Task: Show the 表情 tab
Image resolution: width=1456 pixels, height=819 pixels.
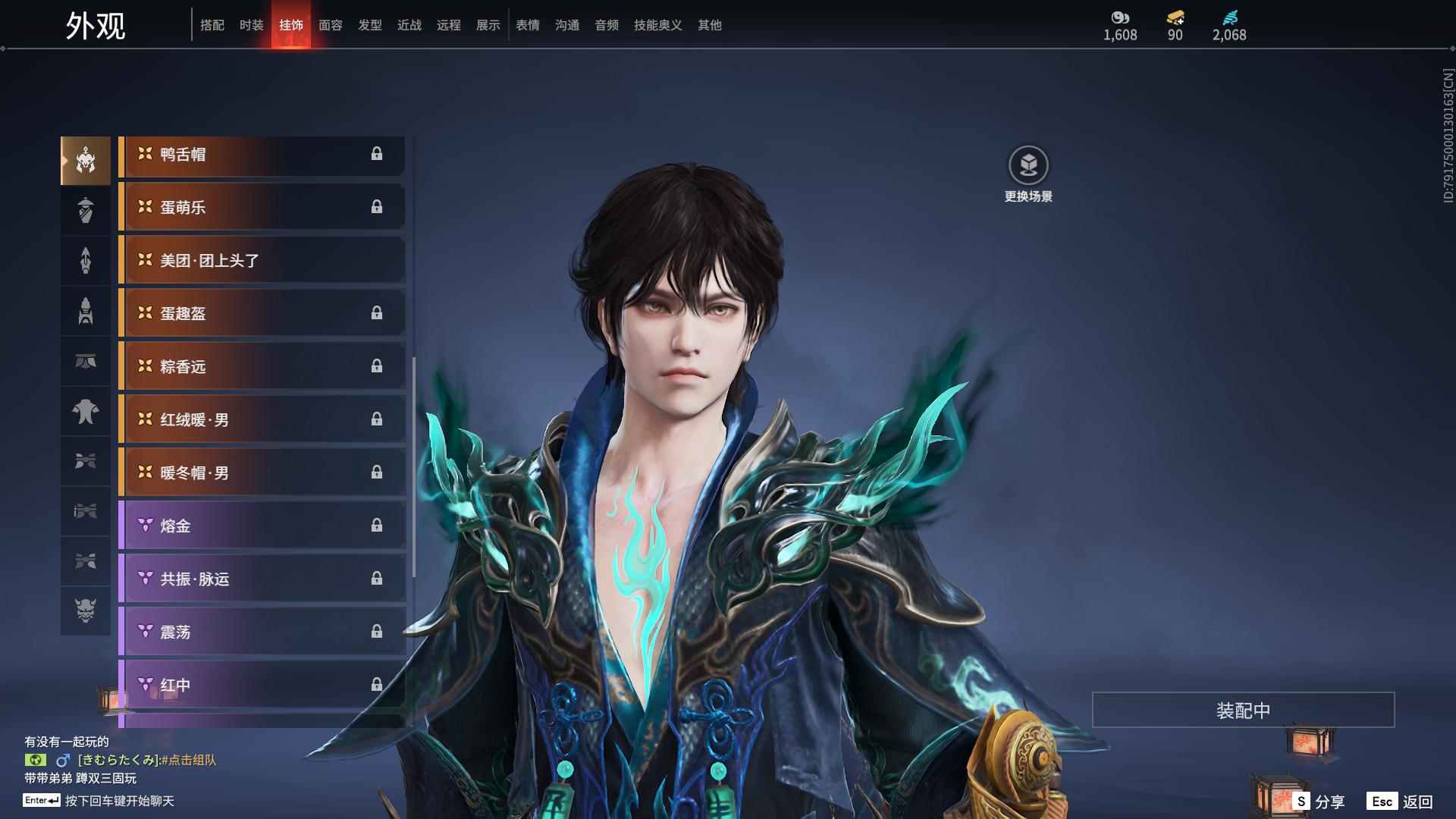Action: [x=528, y=25]
